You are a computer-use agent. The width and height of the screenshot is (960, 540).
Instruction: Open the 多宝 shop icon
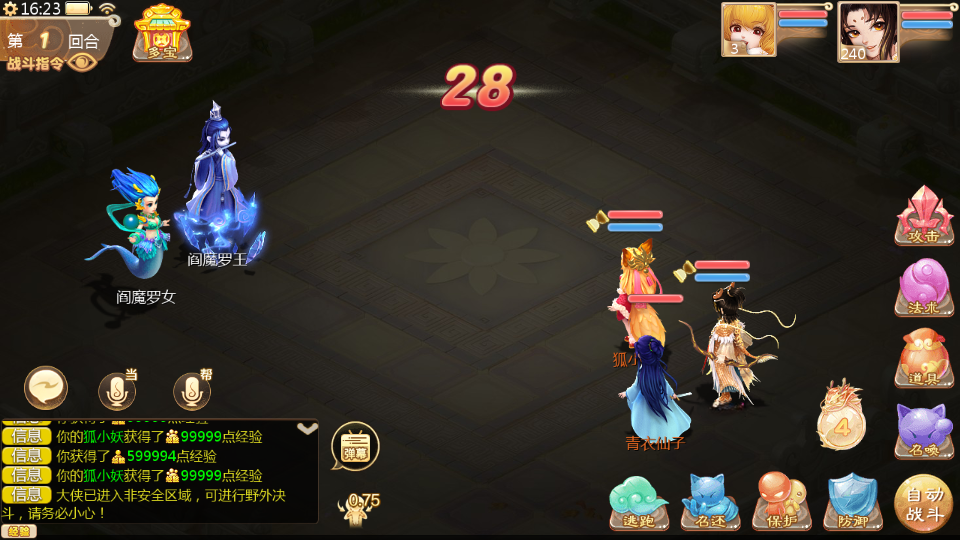pos(162,32)
